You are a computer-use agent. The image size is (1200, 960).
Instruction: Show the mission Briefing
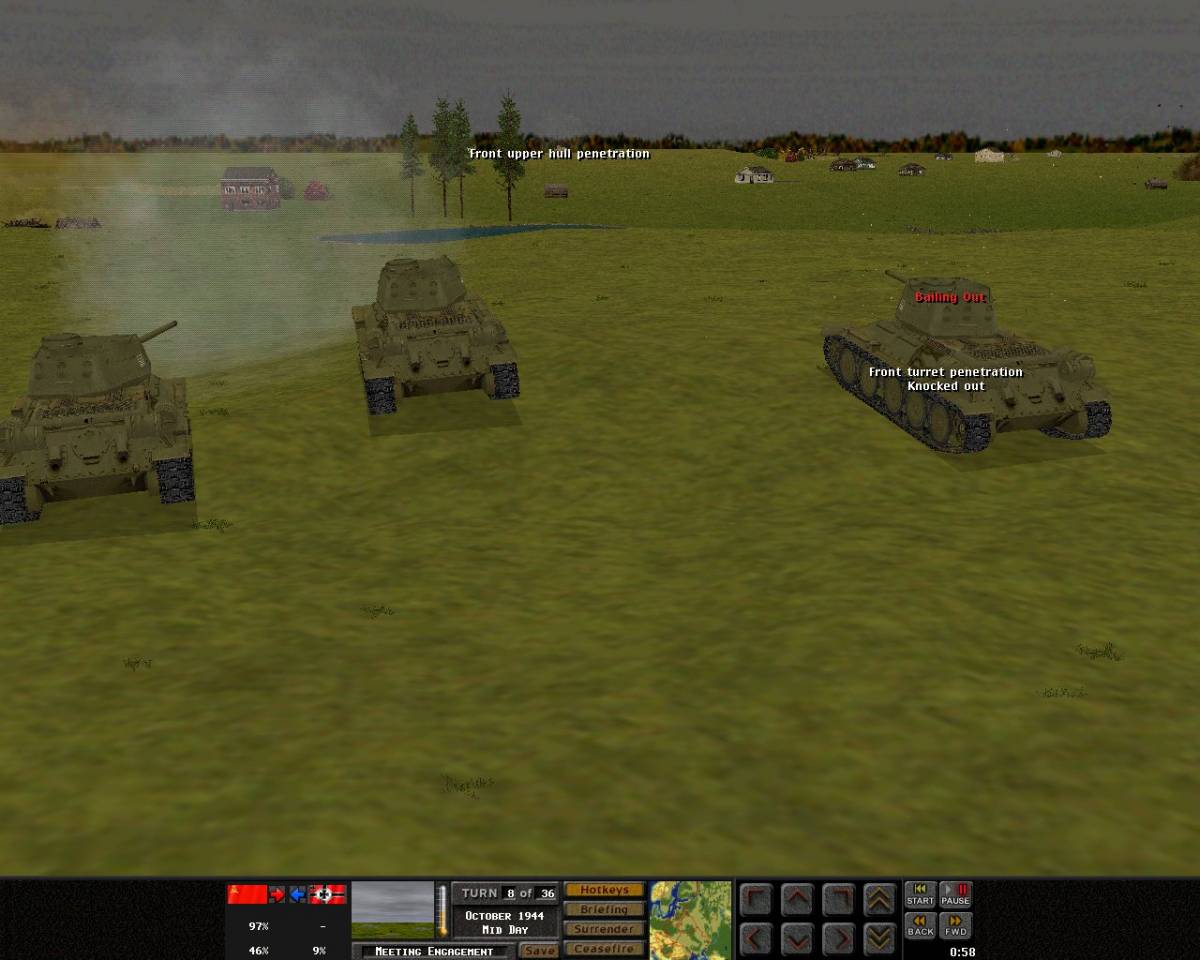[x=604, y=910]
